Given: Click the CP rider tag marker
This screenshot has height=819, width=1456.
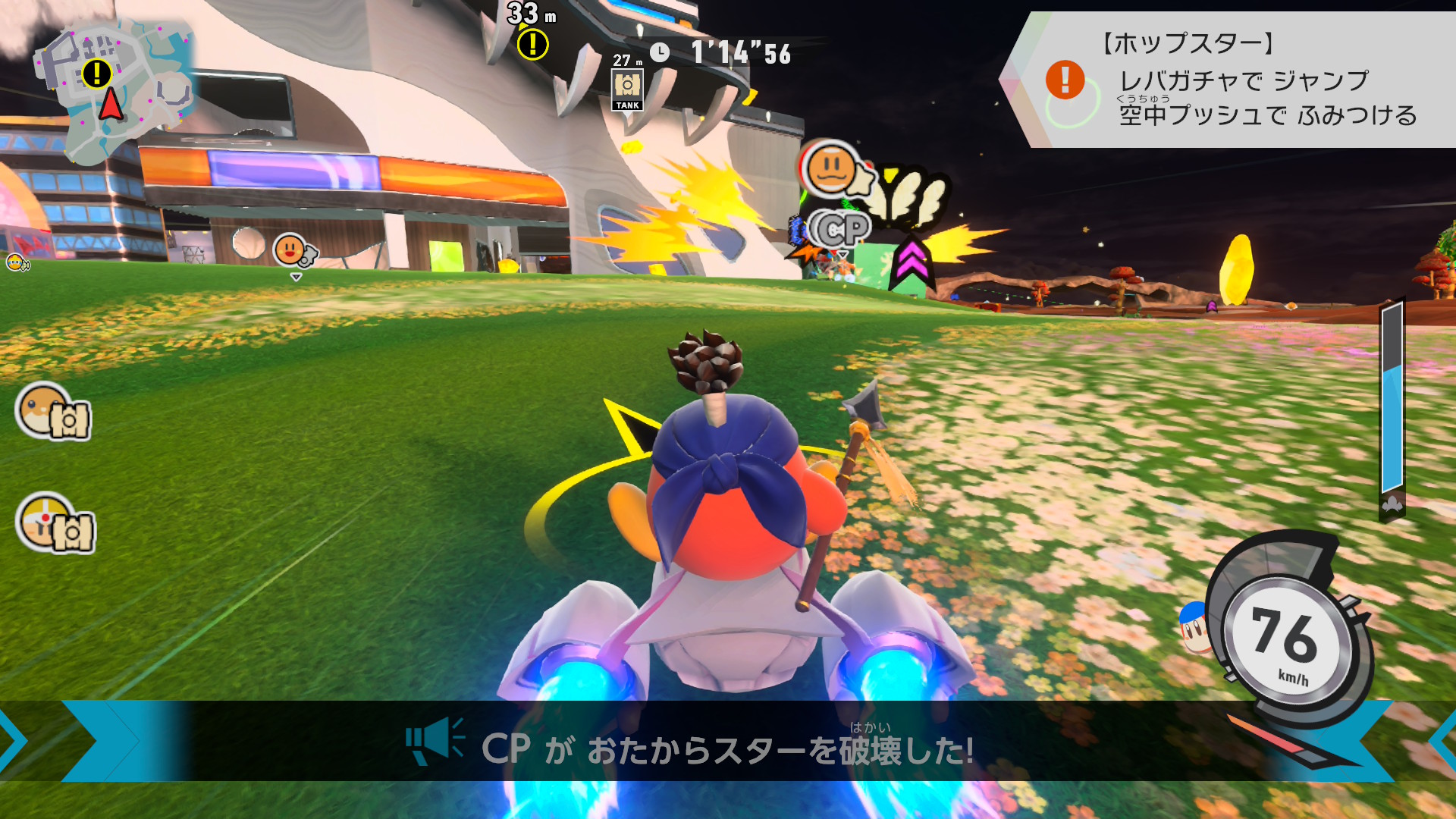Looking at the screenshot, I should [838, 229].
